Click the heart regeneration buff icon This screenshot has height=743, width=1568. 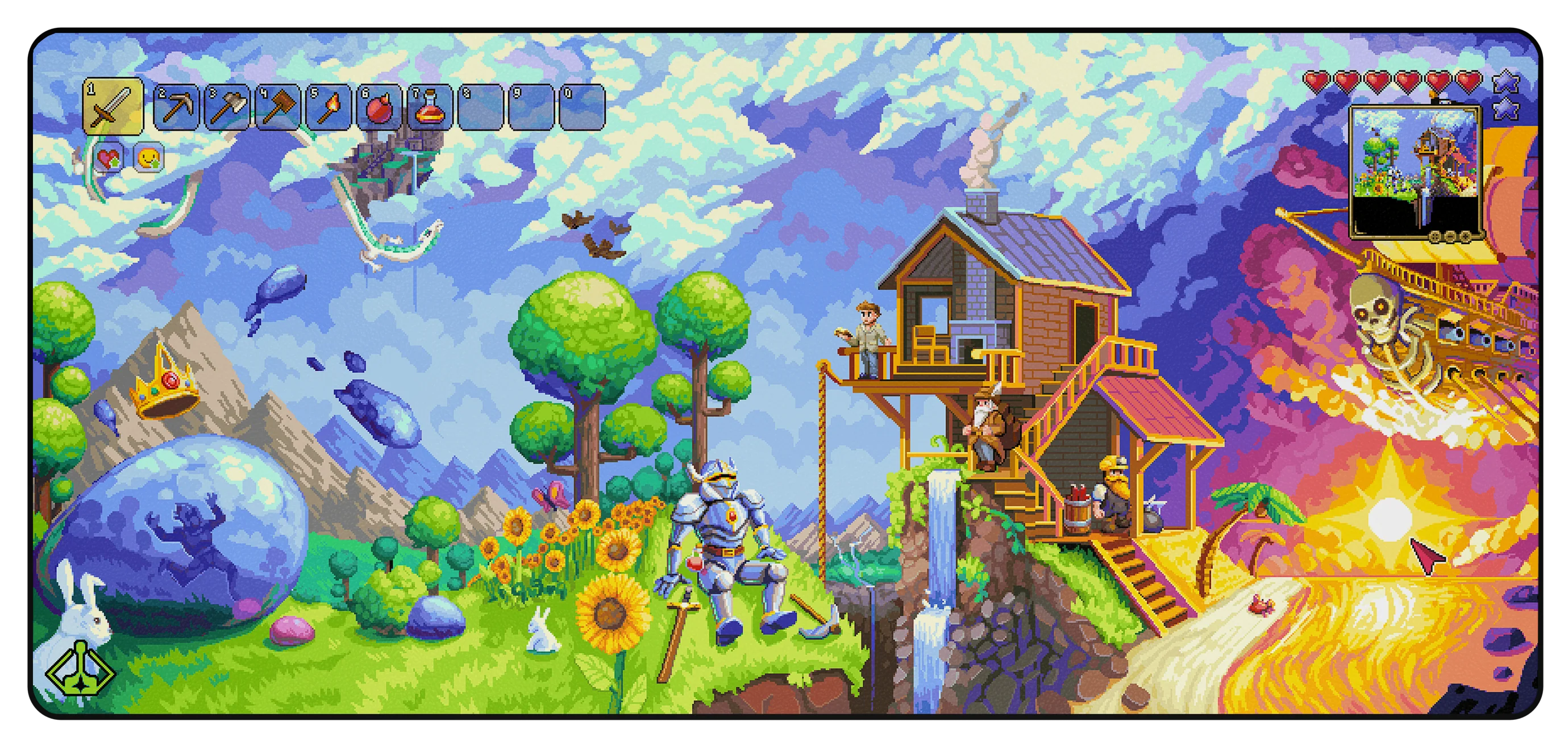click(x=109, y=158)
